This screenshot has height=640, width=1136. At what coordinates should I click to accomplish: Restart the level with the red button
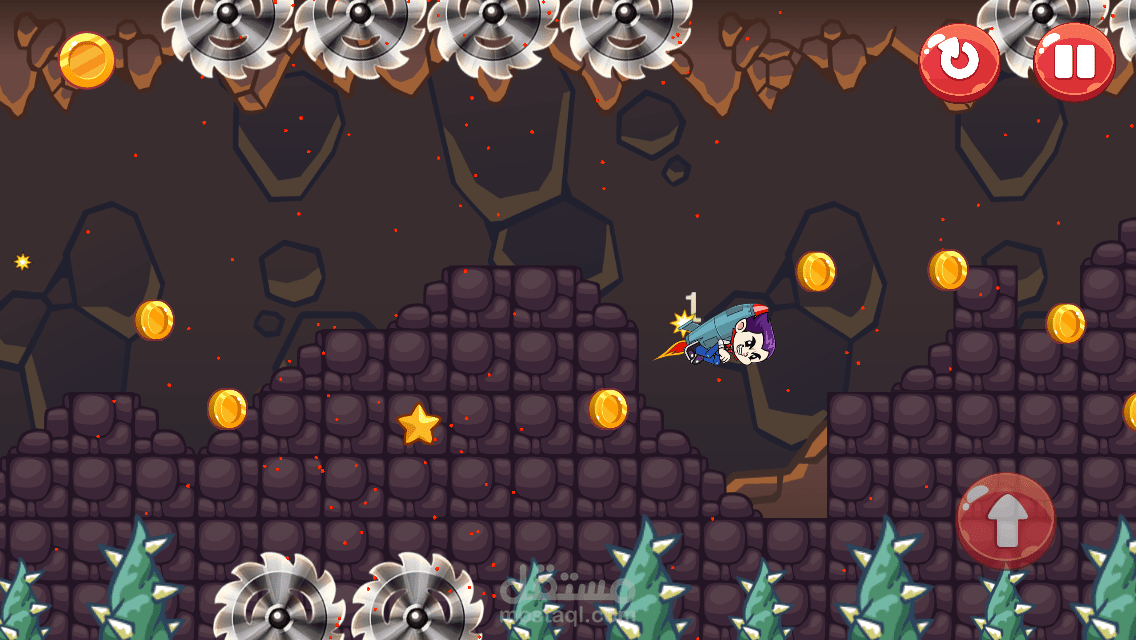pos(959,62)
